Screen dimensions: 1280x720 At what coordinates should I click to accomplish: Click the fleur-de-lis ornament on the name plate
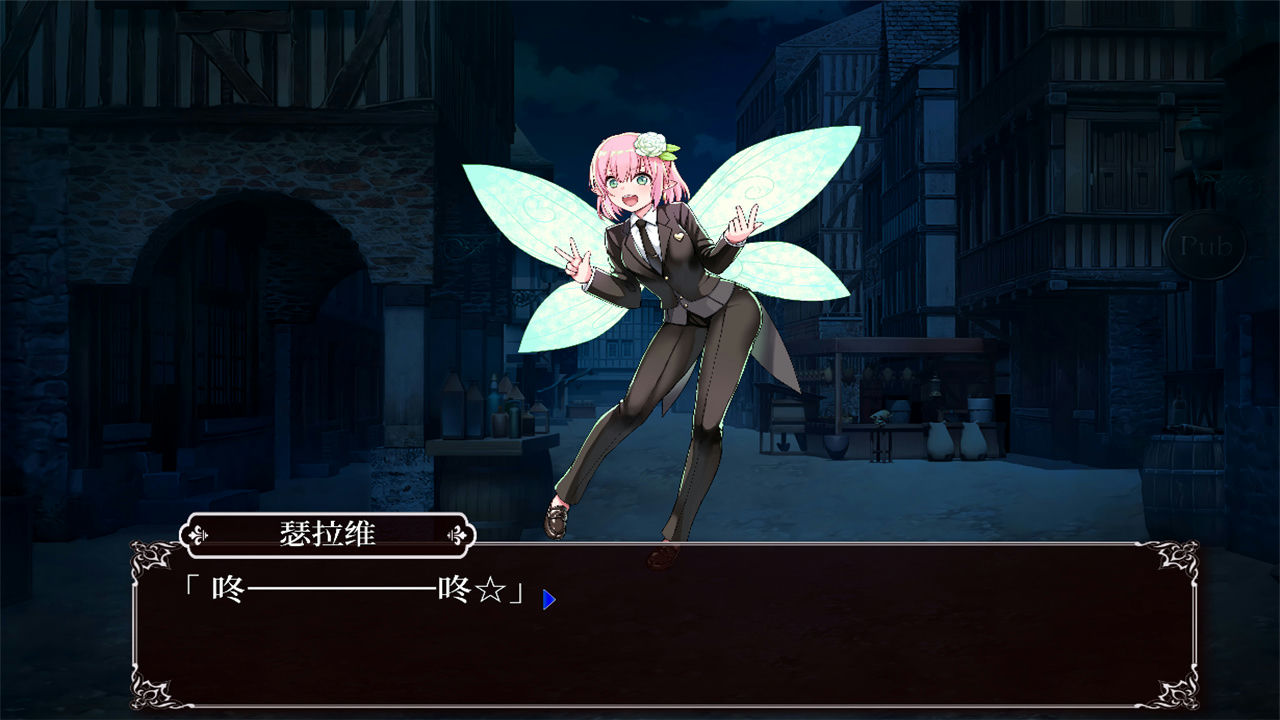(x=197, y=535)
